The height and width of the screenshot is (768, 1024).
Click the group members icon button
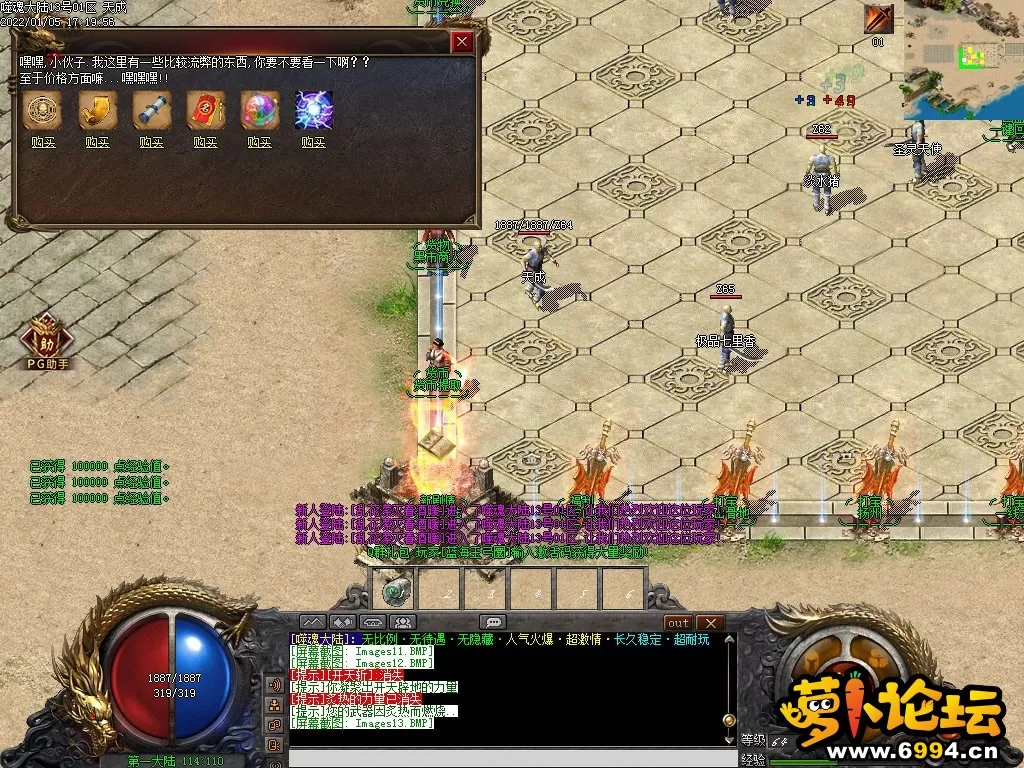click(x=401, y=622)
